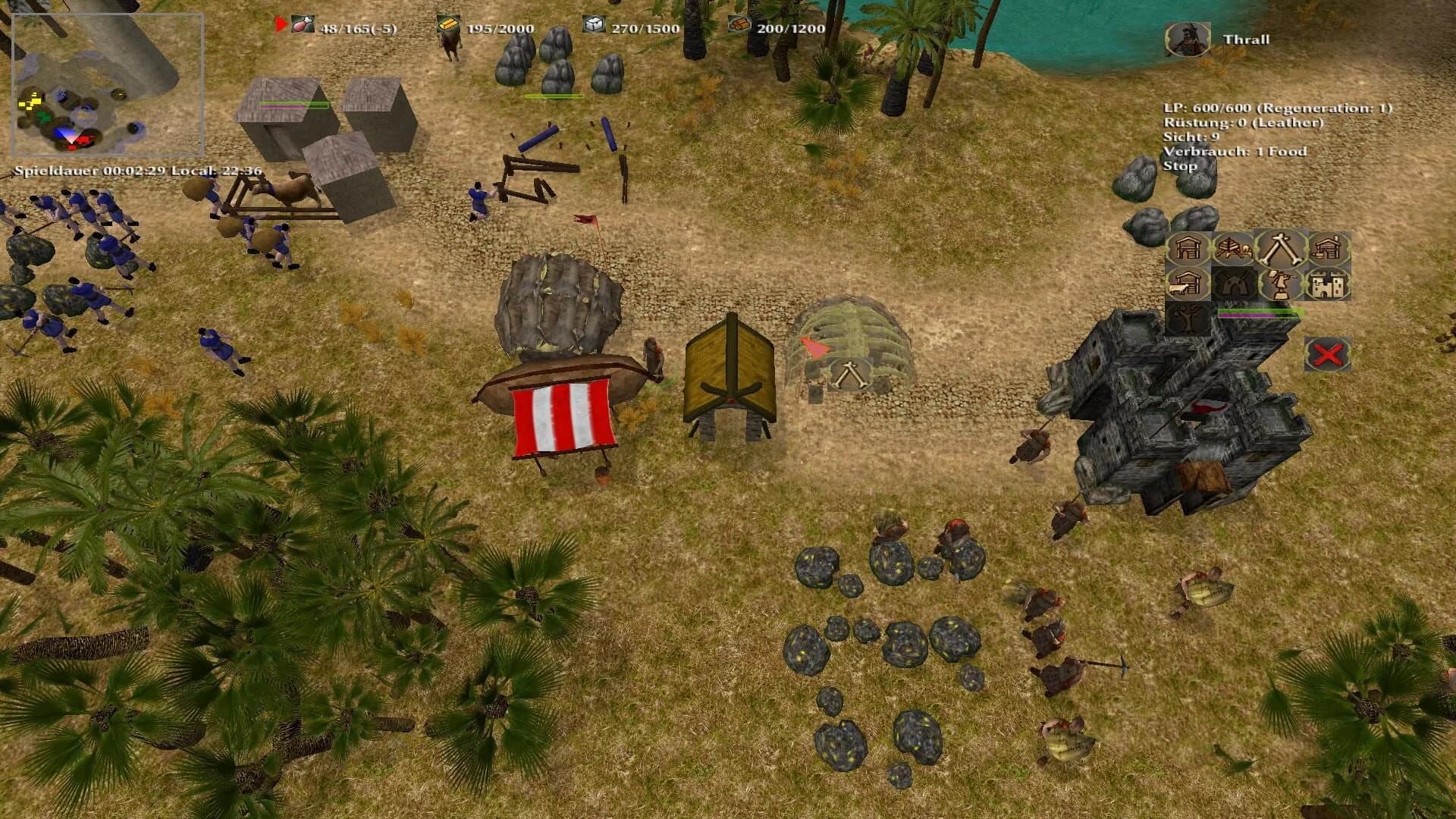Click the Thrall unit portrait
This screenshot has width=1456, height=819.
coord(1187,39)
